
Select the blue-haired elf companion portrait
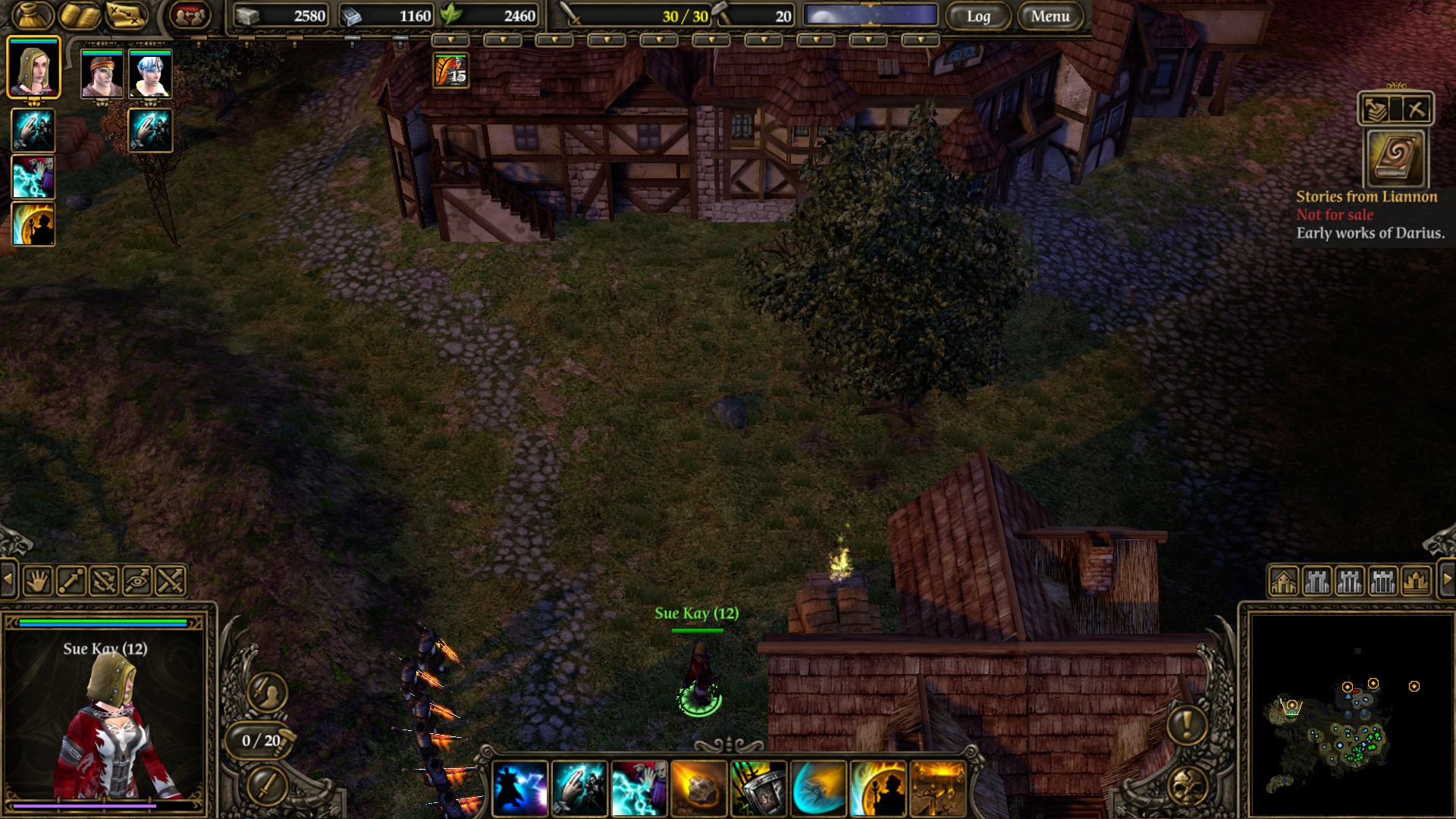click(150, 74)
